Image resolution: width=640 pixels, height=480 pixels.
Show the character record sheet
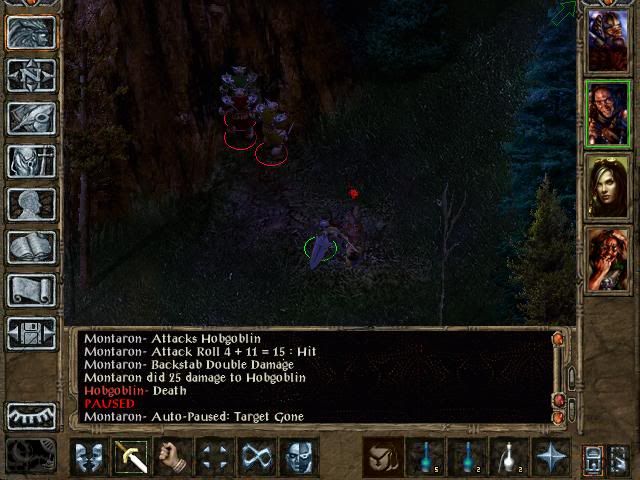point(31,204)
